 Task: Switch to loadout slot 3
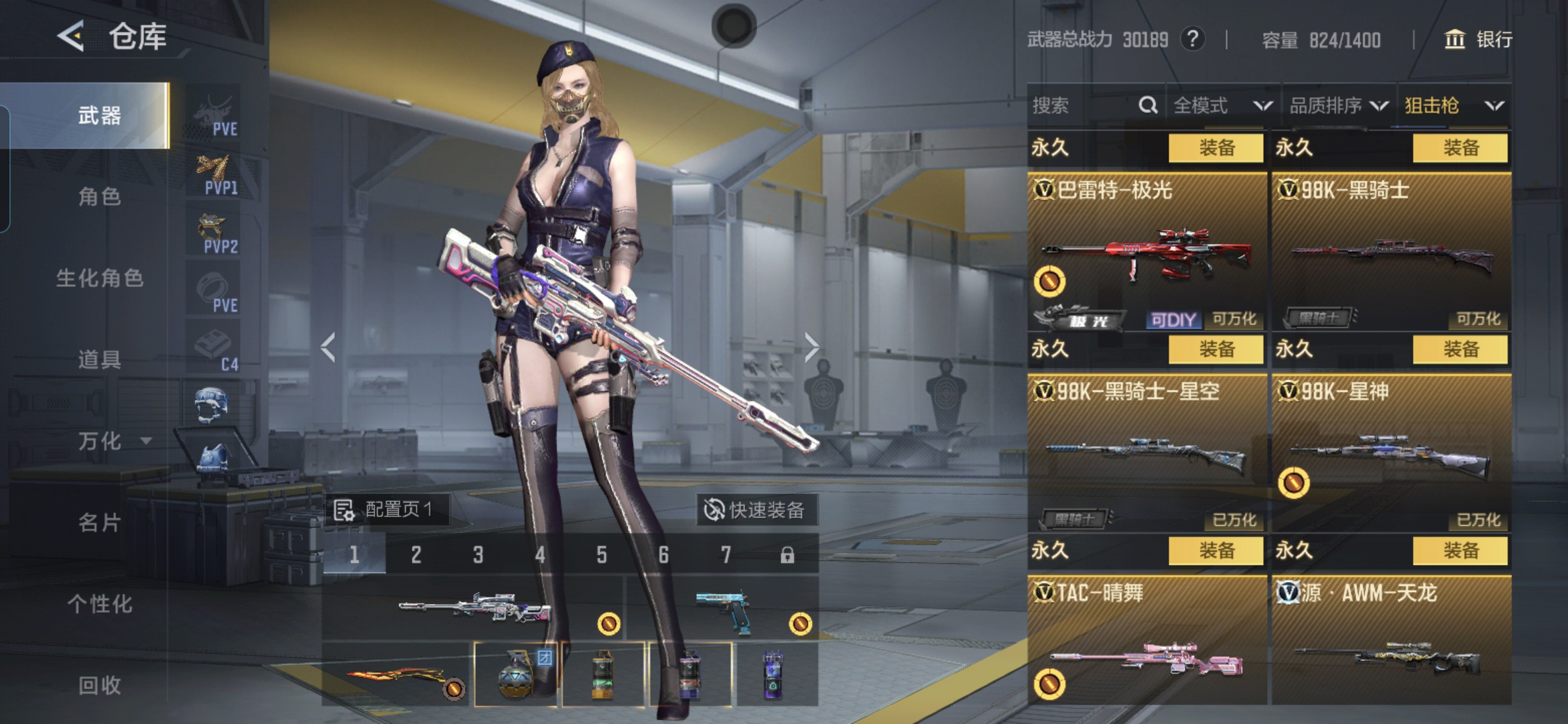(478, 554)
